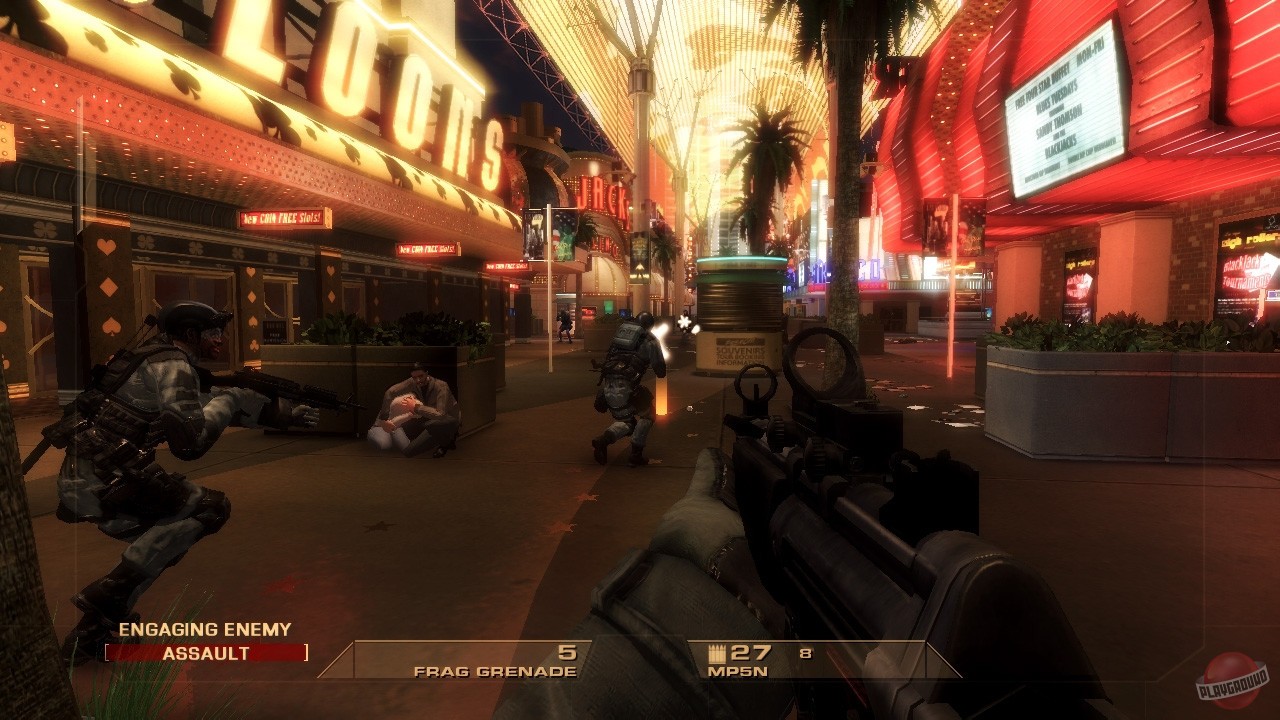This screenshot has width=1280, height=720.
Task: Toggle the ENGAGING ENEMY status text
Action: coord(203,631)
